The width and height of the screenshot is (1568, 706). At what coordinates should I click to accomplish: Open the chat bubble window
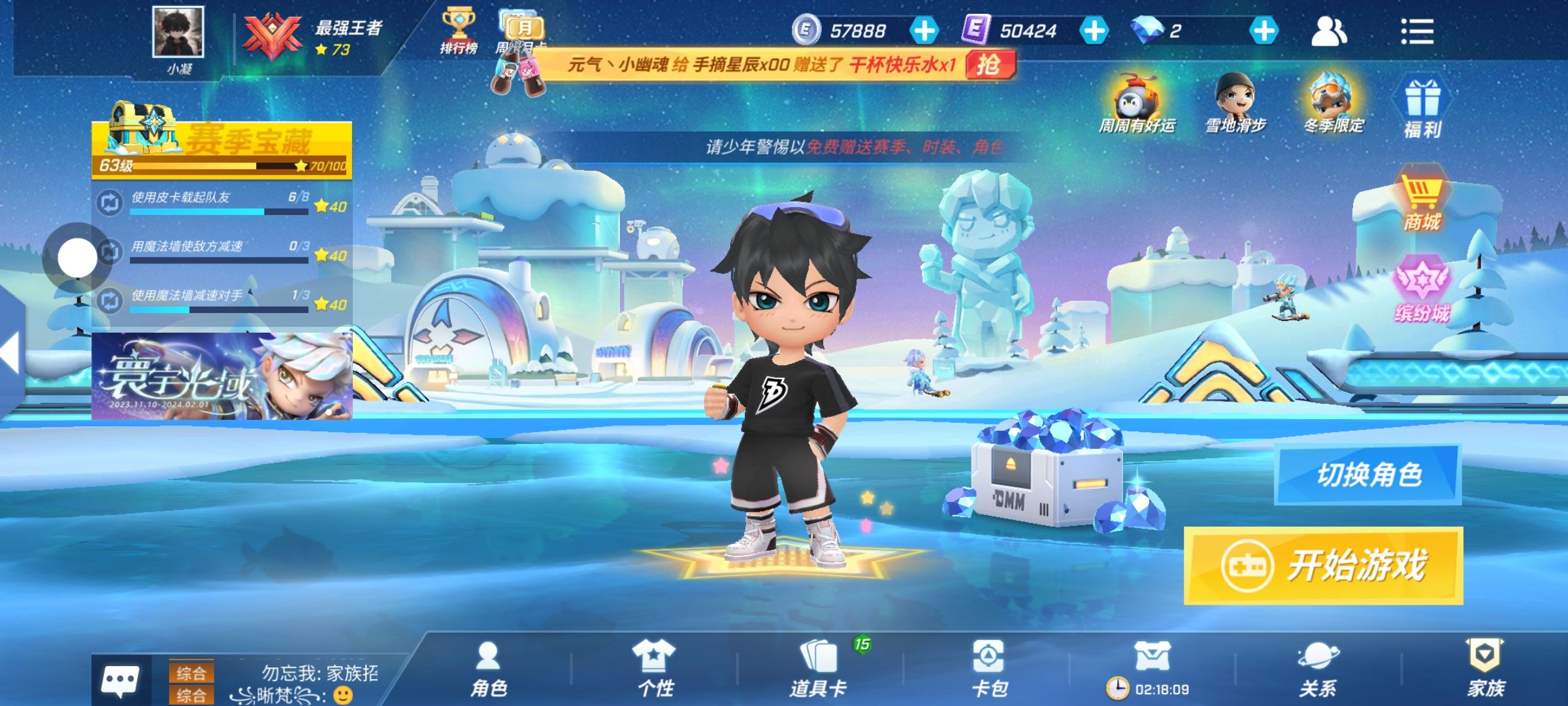click(x=120, y=680)
